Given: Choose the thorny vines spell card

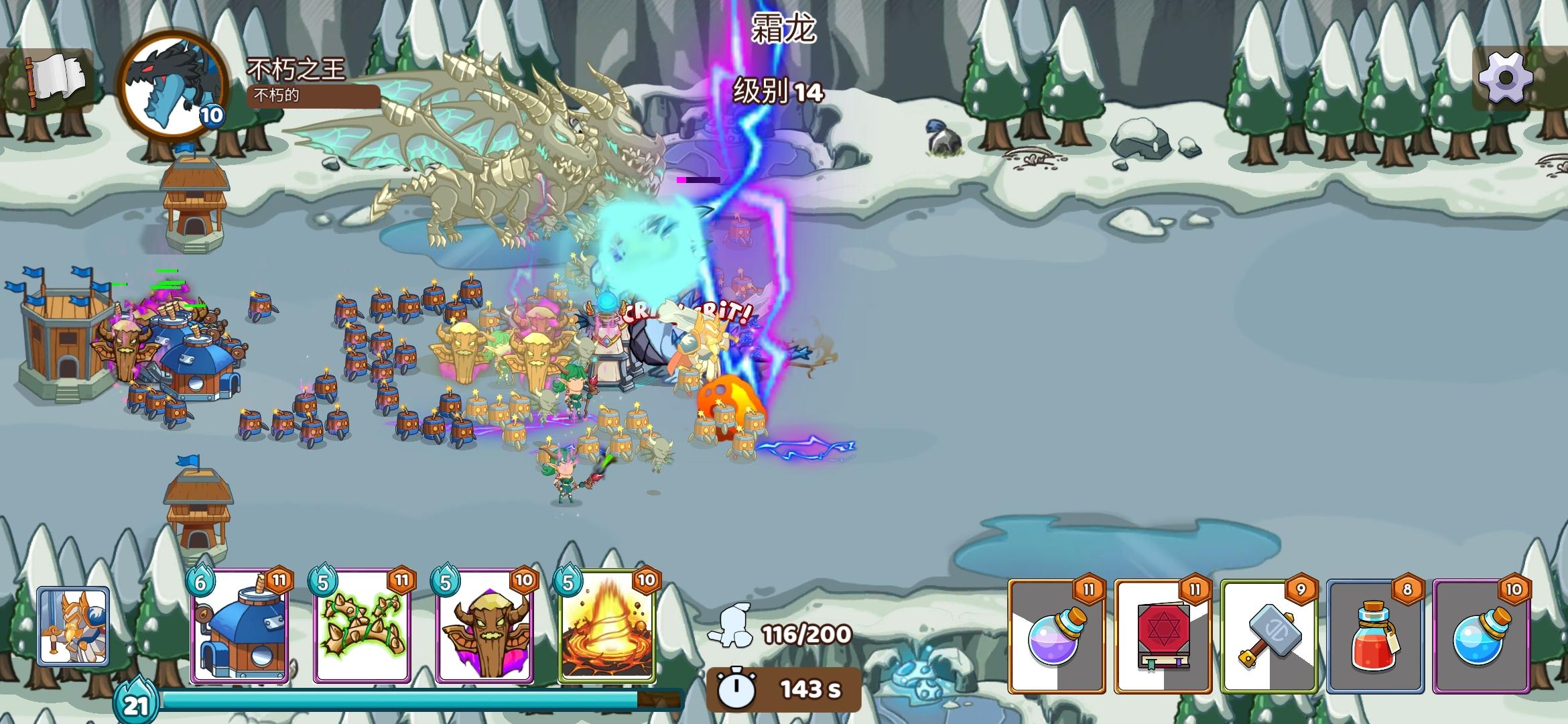Looking at the screenshot, I should point(363,627).
